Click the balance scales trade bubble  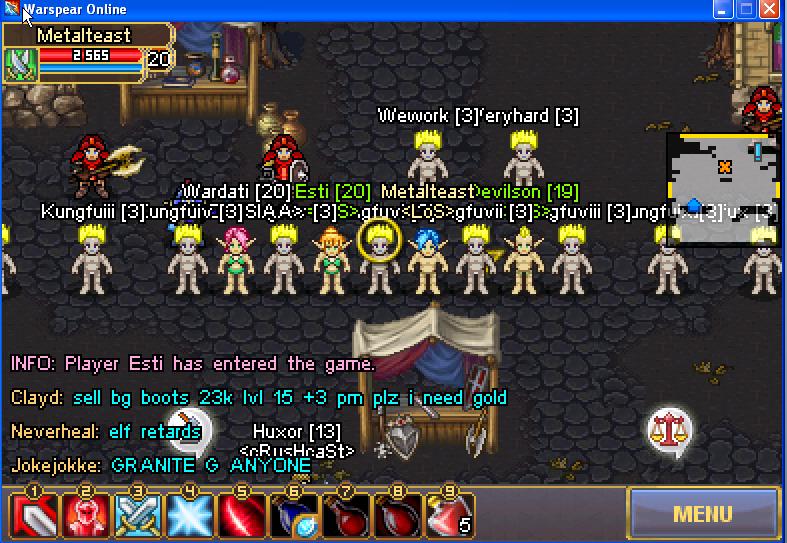tap(669, 431)
